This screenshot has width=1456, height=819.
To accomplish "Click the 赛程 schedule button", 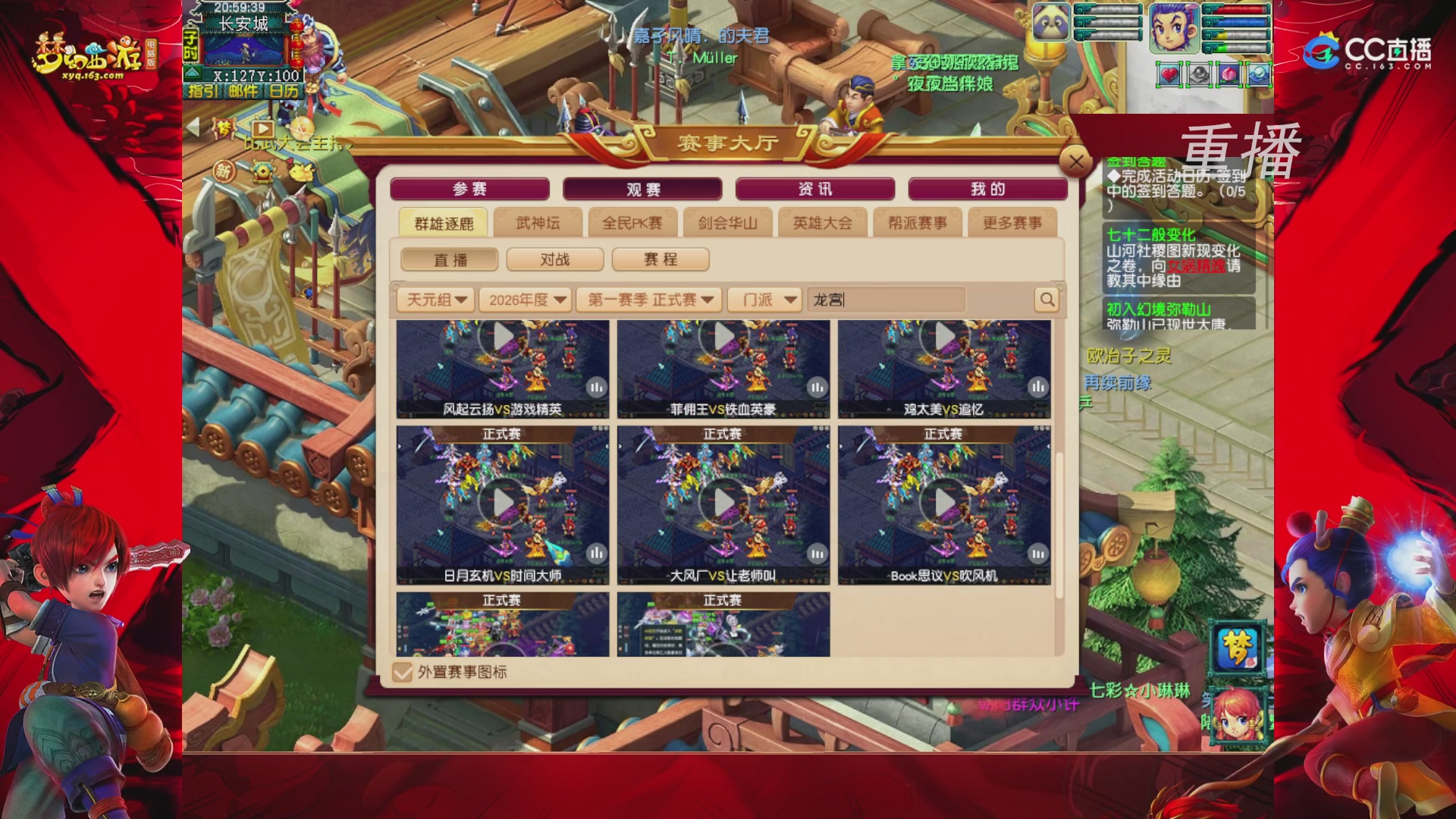I will pyautogui.click(x=661, y=259).
